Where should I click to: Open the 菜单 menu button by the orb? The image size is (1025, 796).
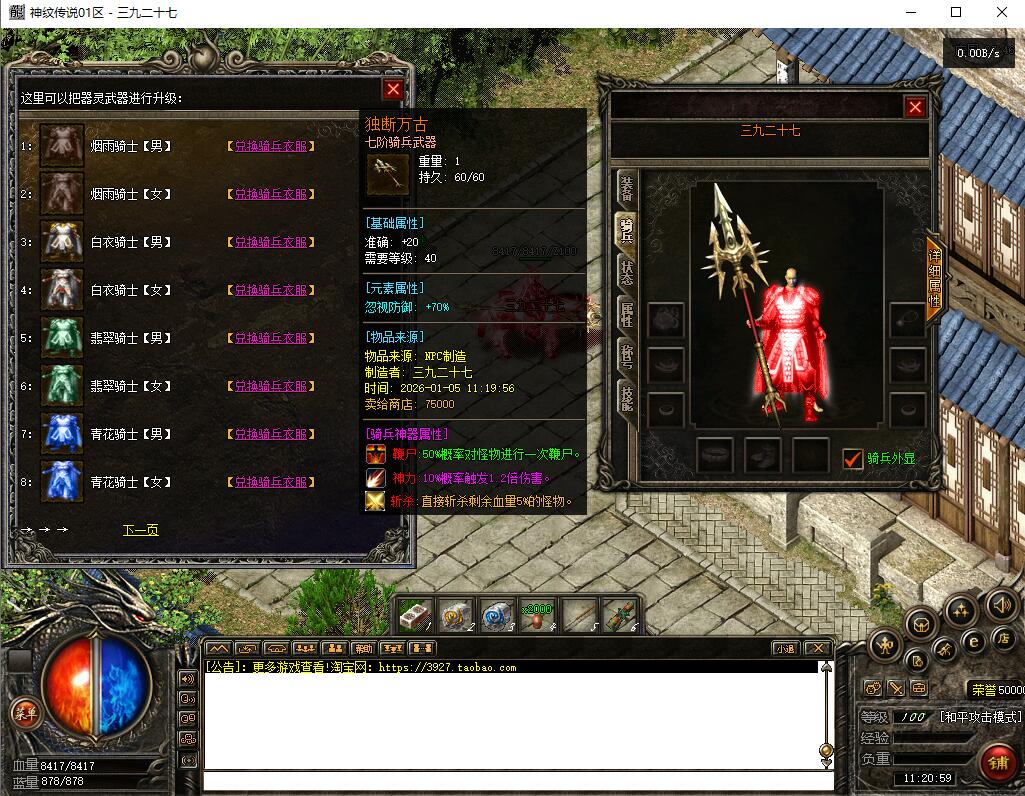point(25,713)
